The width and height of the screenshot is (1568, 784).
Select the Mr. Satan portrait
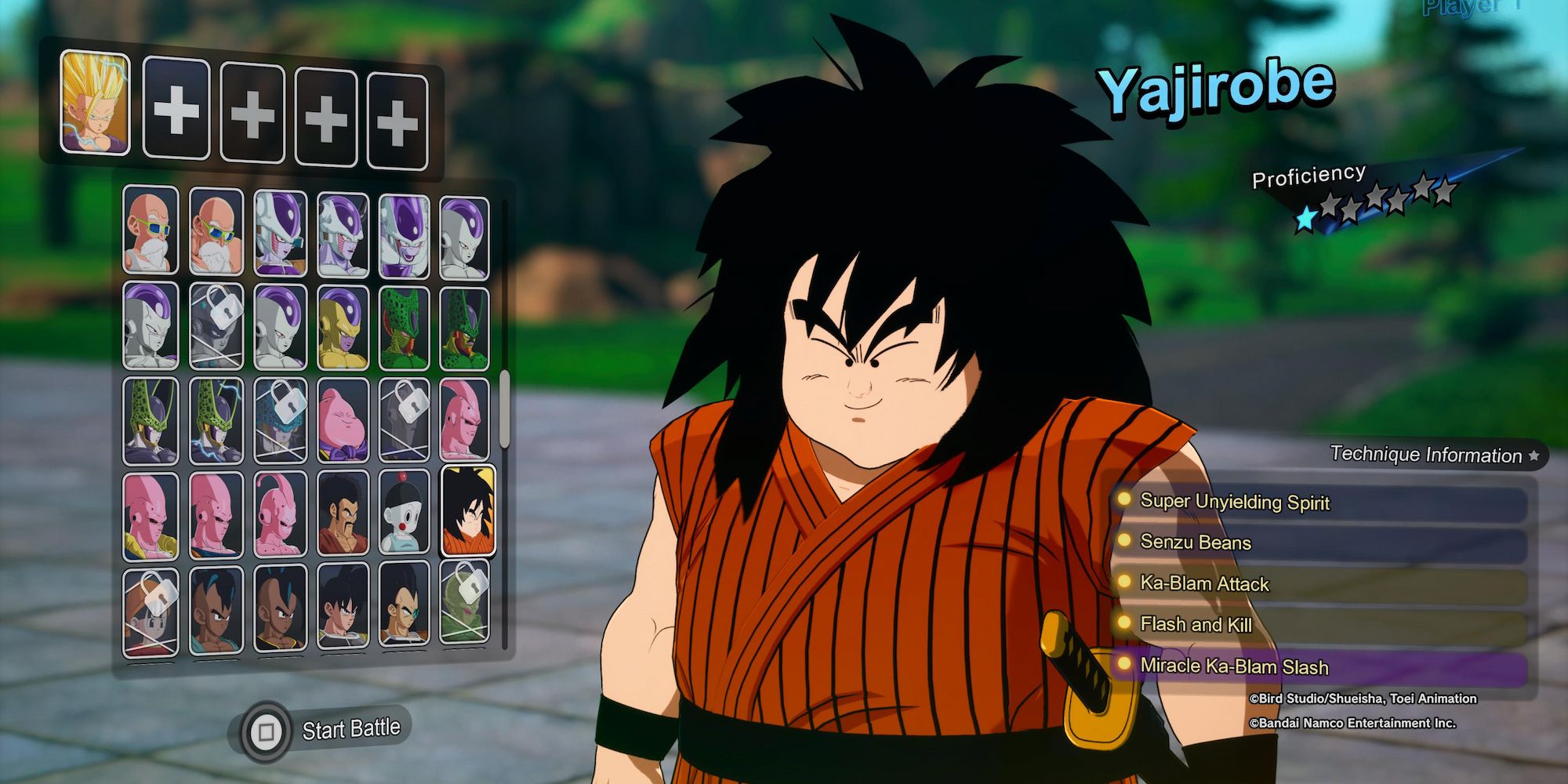pos(343,511)
